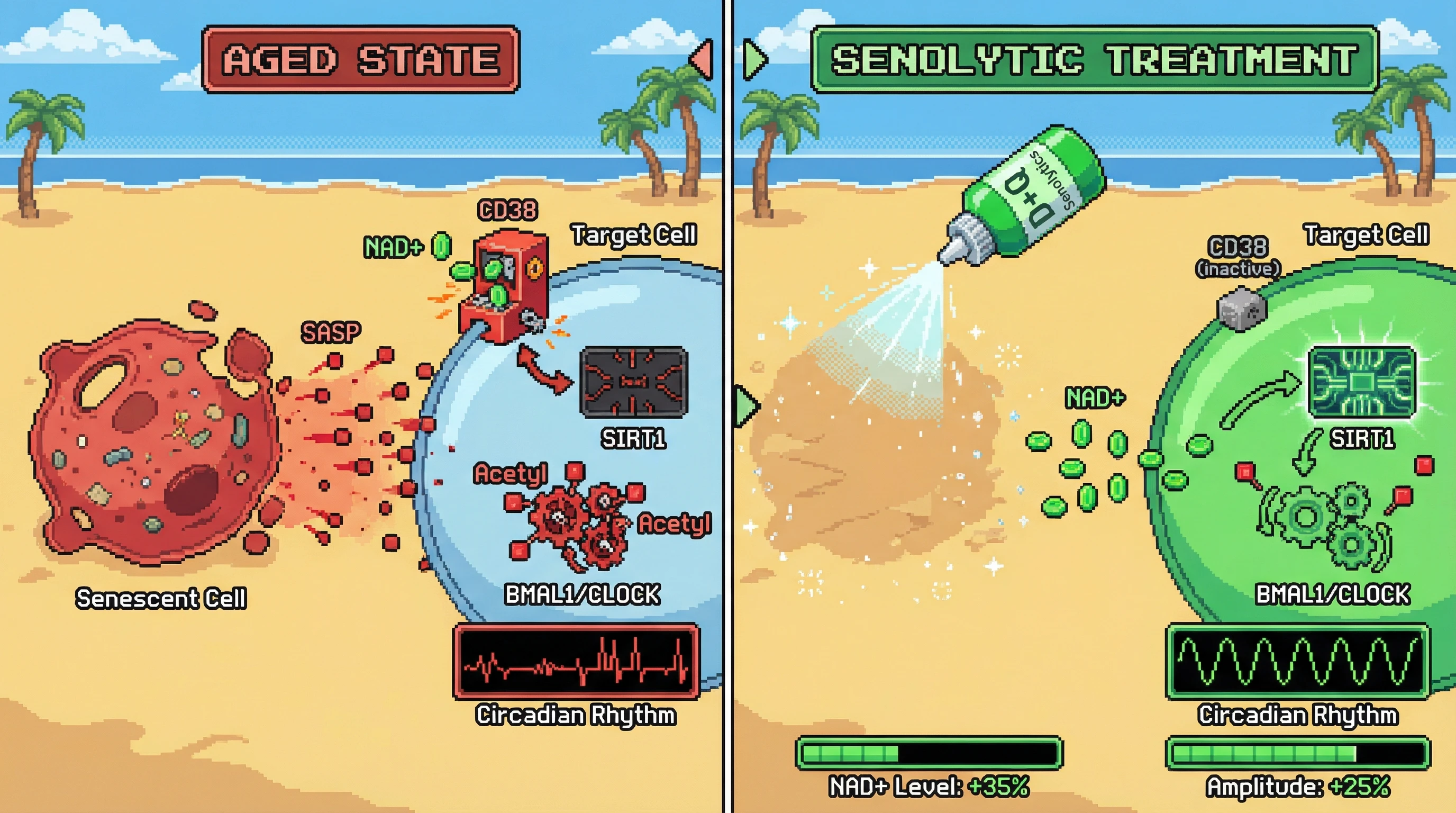Click the red left-pointing arrow
Image resolution: width=1456 pixels, height=813 pixels.
[702, 58]
